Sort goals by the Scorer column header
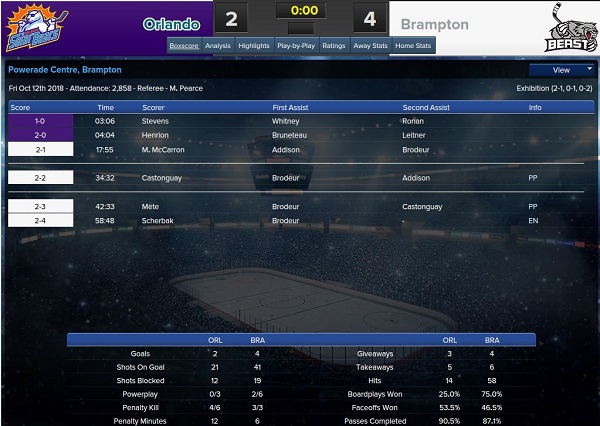600x426 pixels. point(153,106)
